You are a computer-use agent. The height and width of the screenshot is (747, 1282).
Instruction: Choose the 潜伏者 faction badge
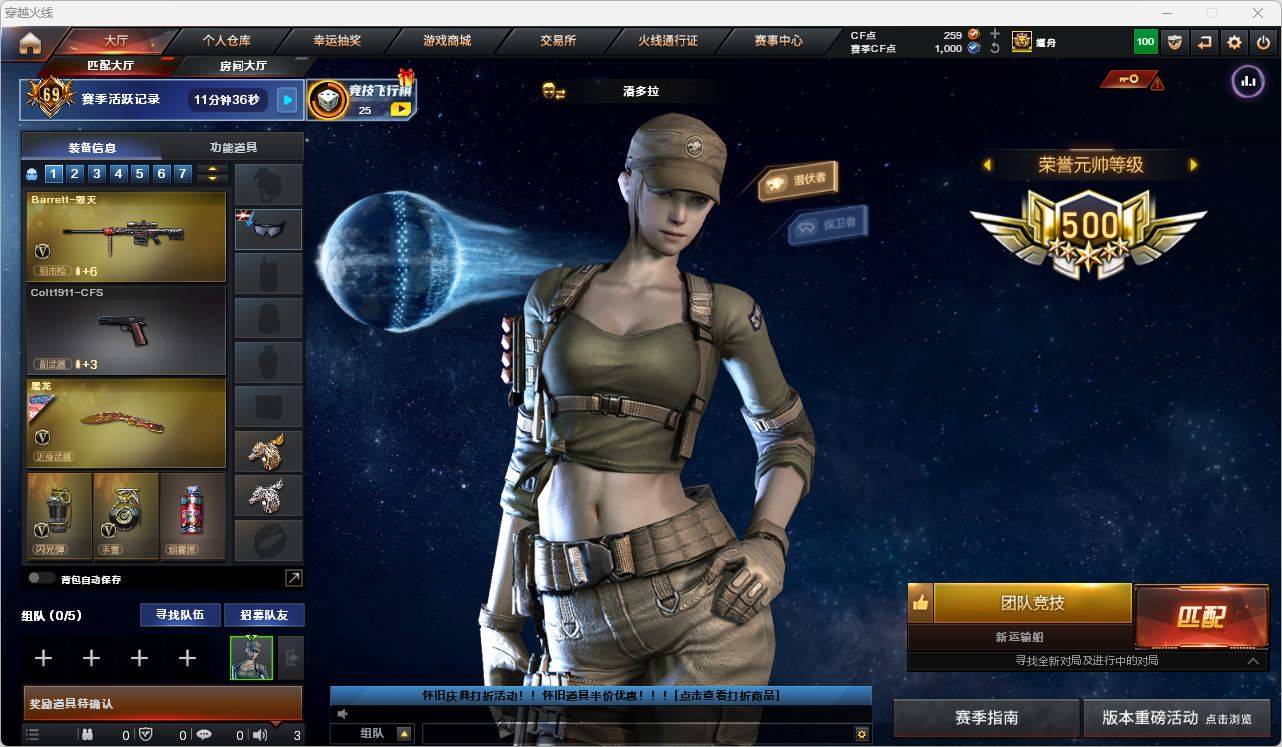pyautogui.click(x=798, y=180)
